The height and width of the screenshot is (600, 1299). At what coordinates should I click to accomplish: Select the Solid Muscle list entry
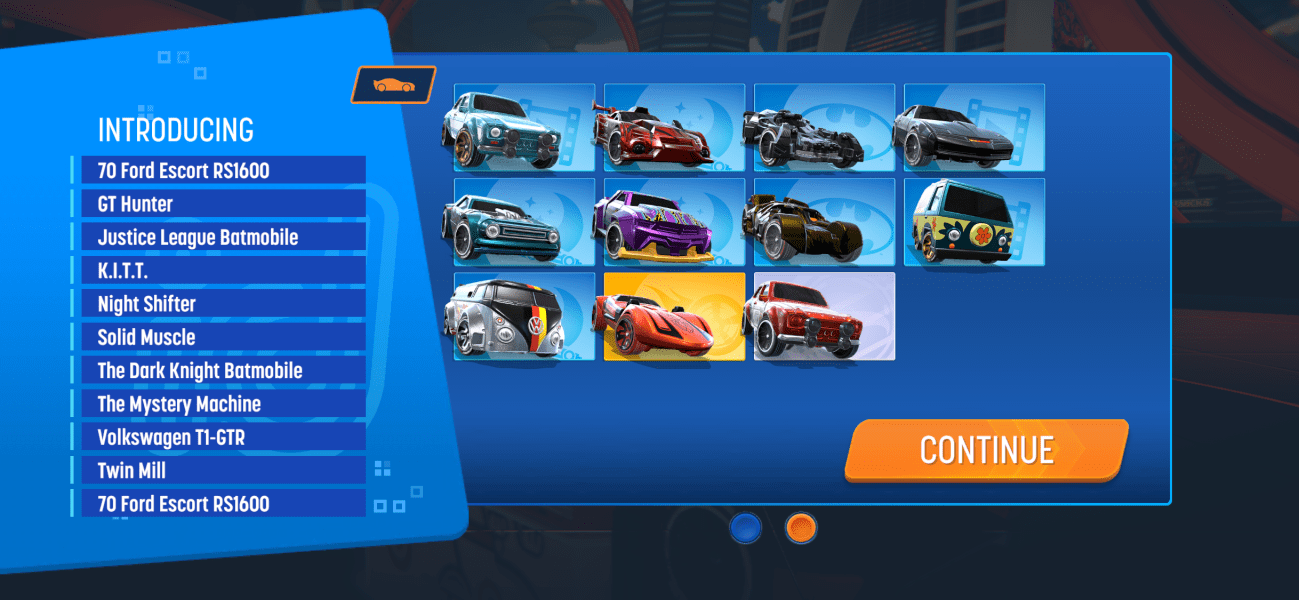point(218,337)
